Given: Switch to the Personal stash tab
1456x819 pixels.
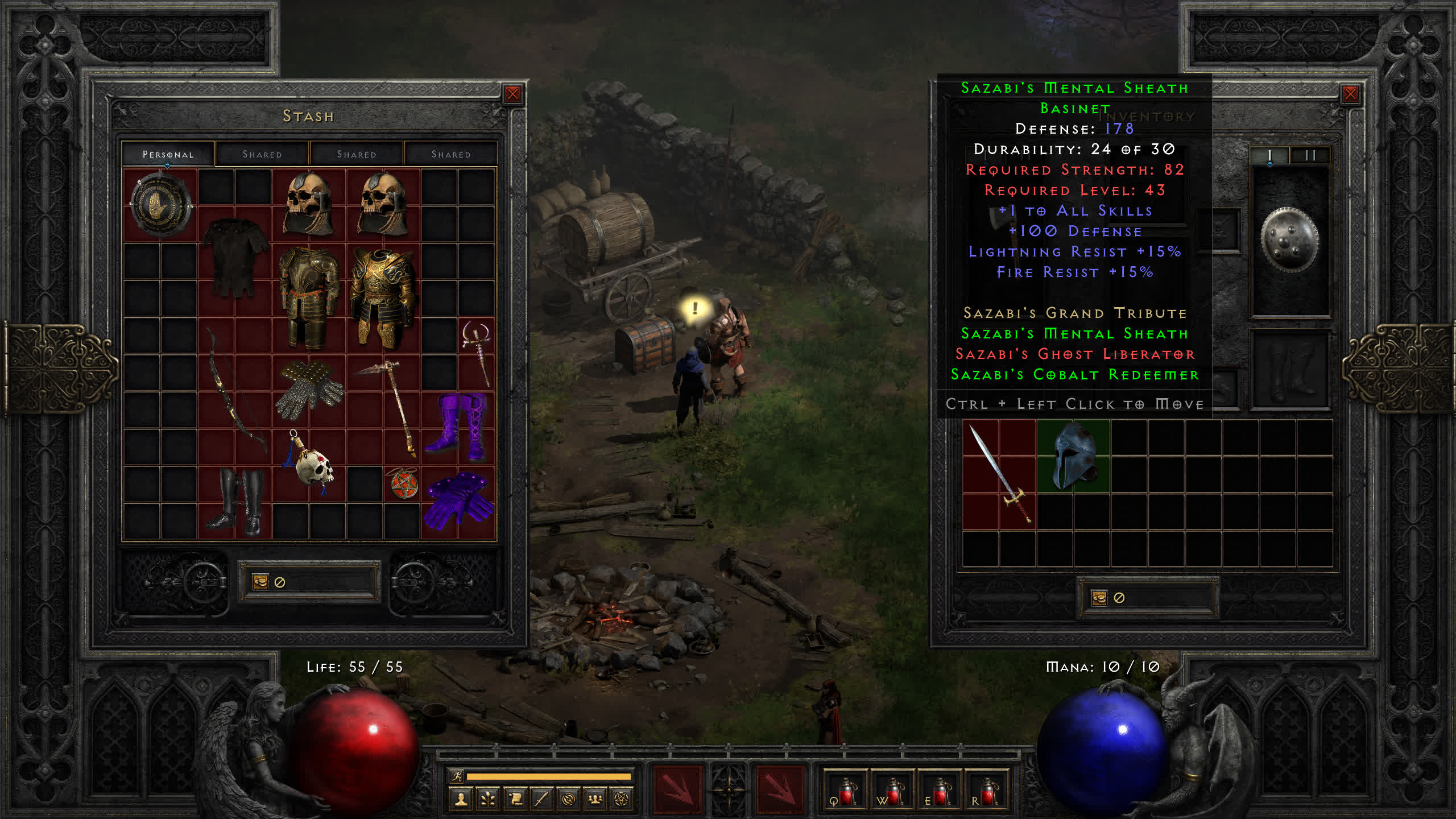Looking at the screenshot, I should 168,154.
